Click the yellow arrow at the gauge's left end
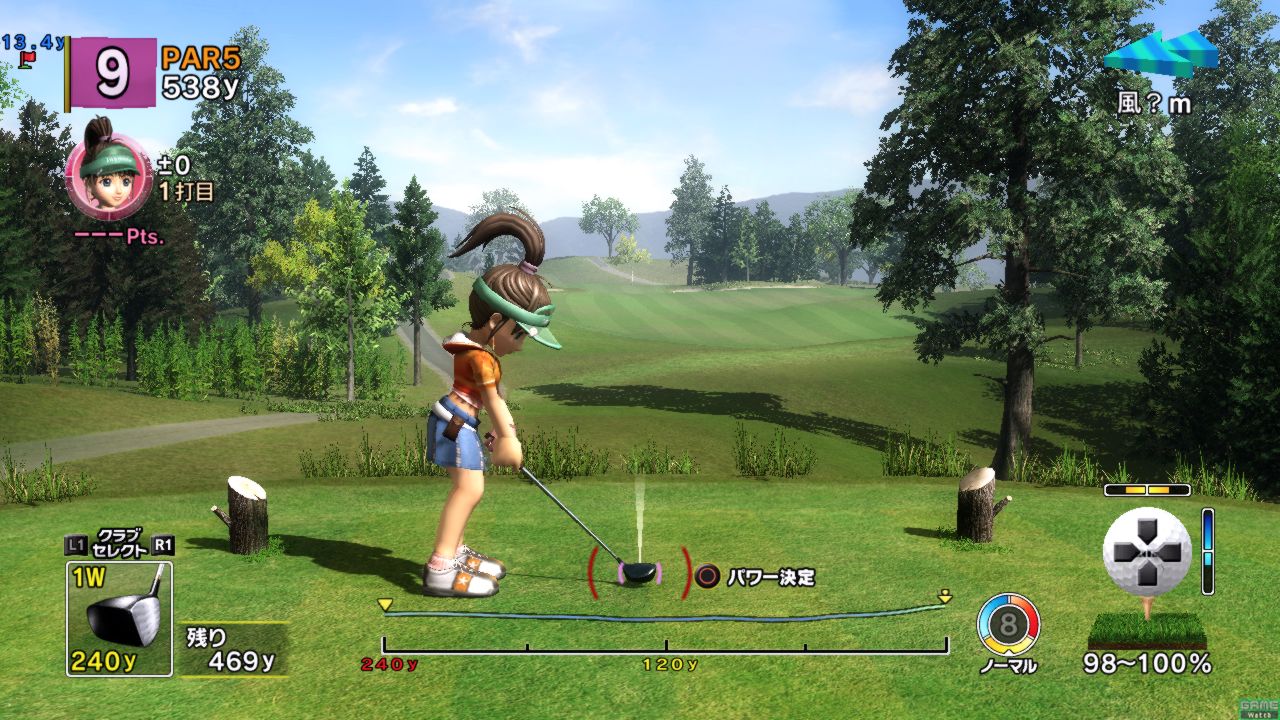Image resolution: width=1280 pixels, height=720 pixels. [x=385, y=604]
